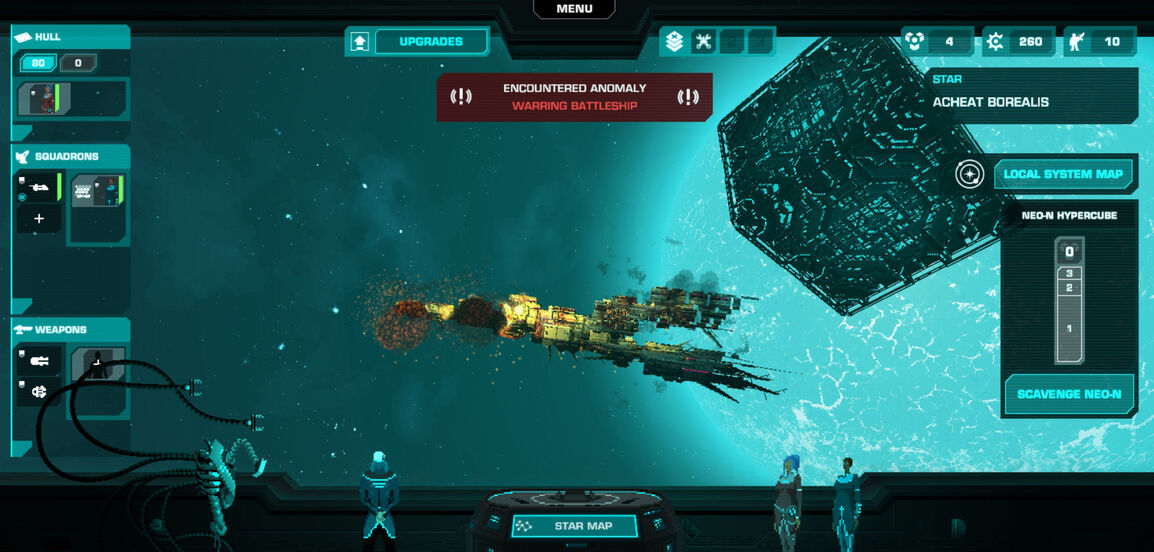This screenshot has height=552, width=1154.
Task: Open the game Menu at top
Action: click(574, 9)
